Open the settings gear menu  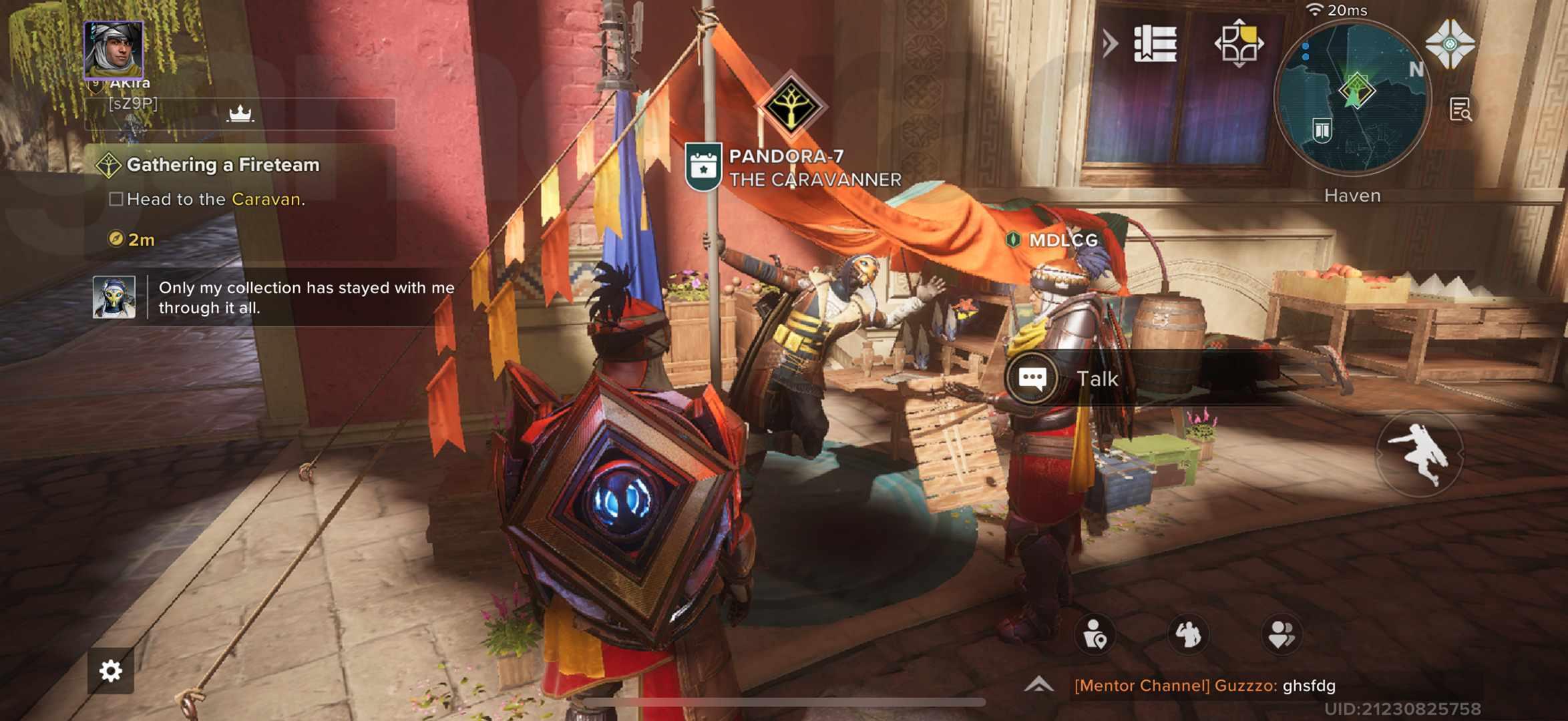pyautogui.click(x=111, y=670)
